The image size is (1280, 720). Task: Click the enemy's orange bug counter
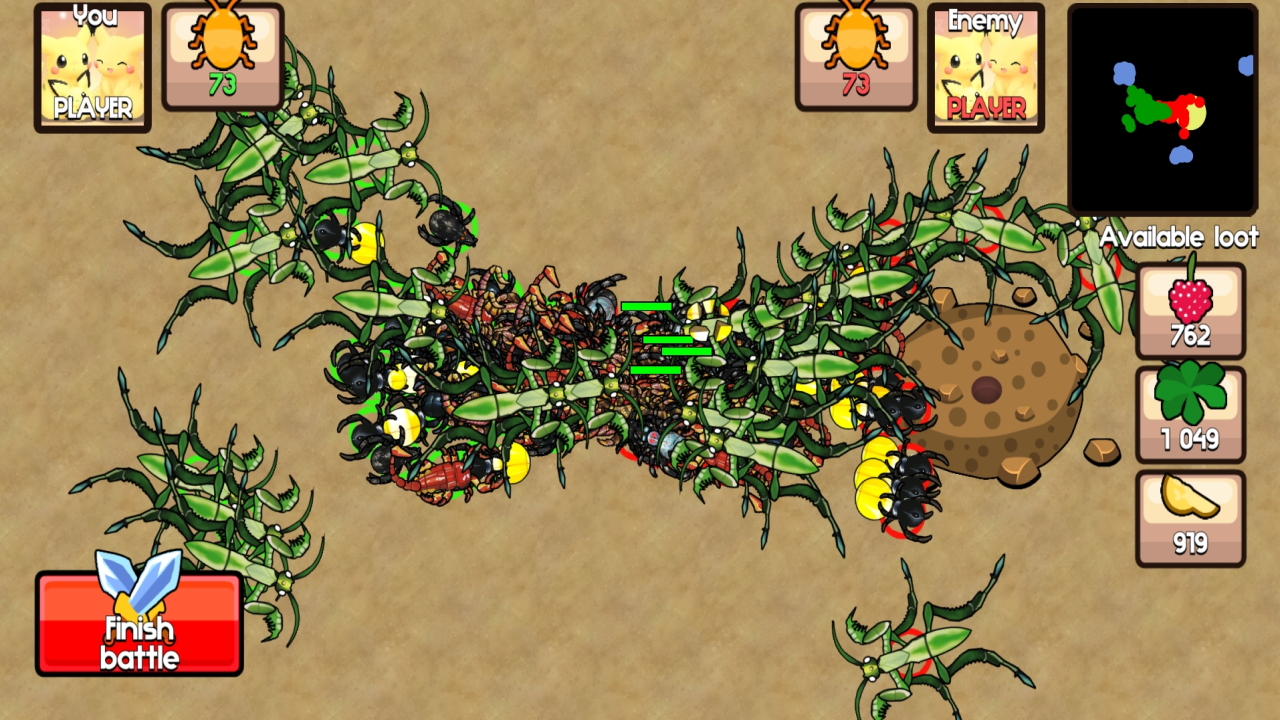point(855,55)
